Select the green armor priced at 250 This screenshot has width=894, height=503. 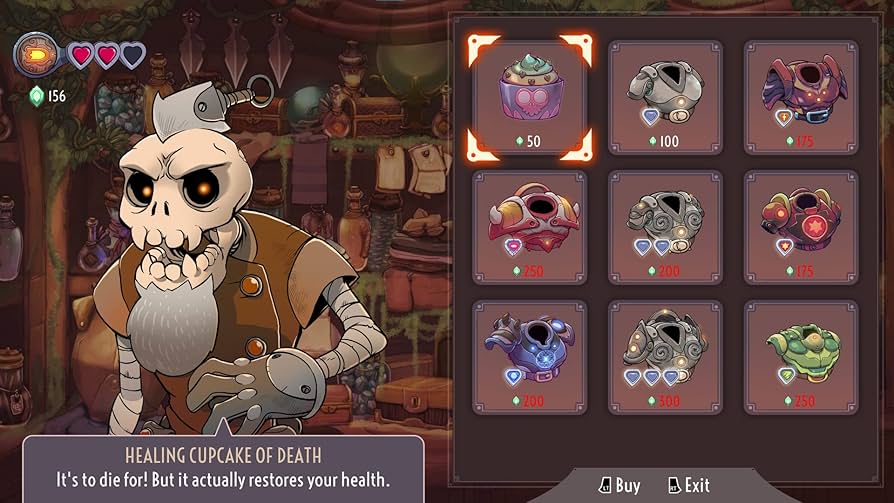[800, 357]
